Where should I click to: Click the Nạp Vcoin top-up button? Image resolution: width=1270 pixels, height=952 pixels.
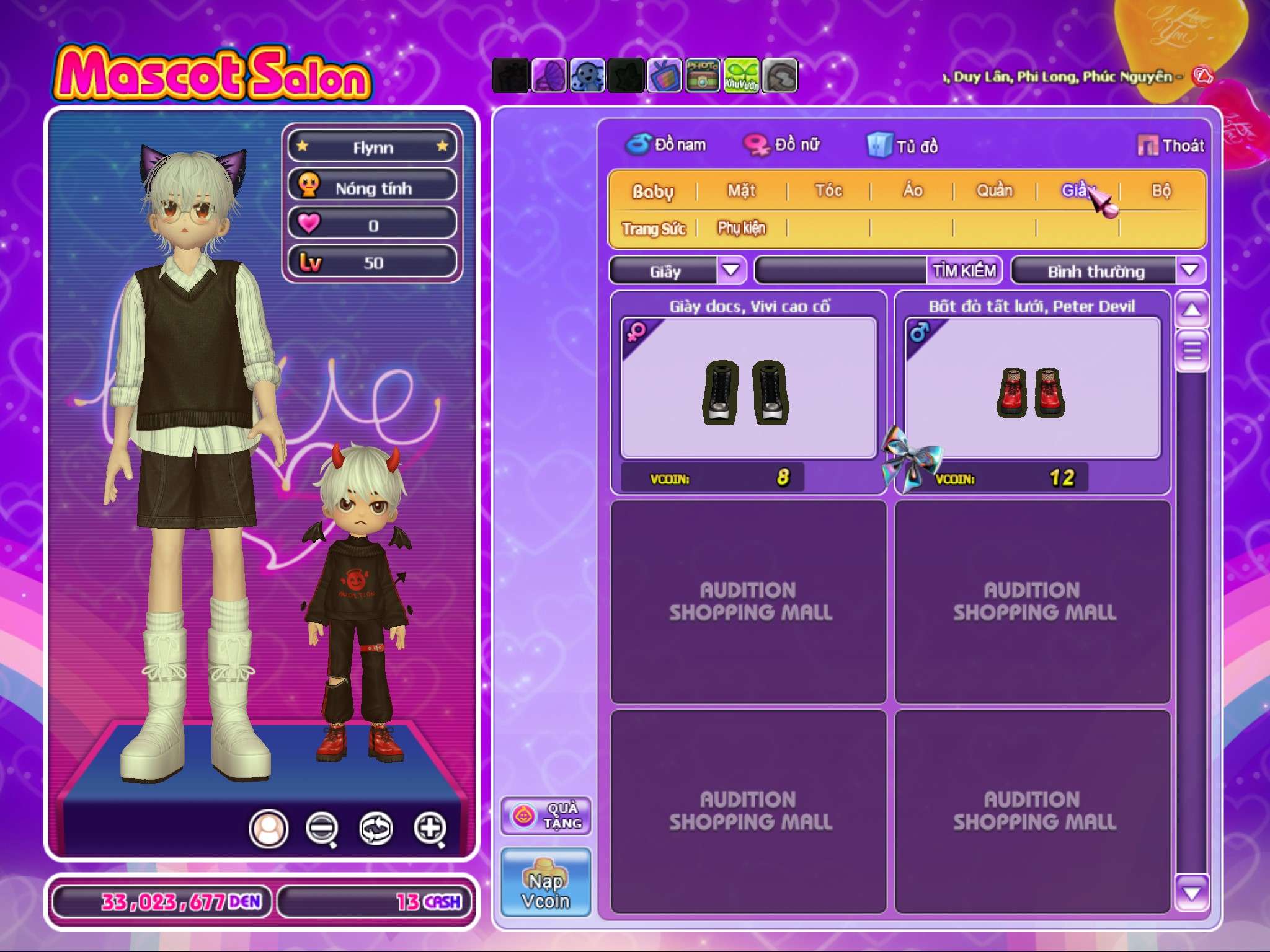click(x=546, y=883)
